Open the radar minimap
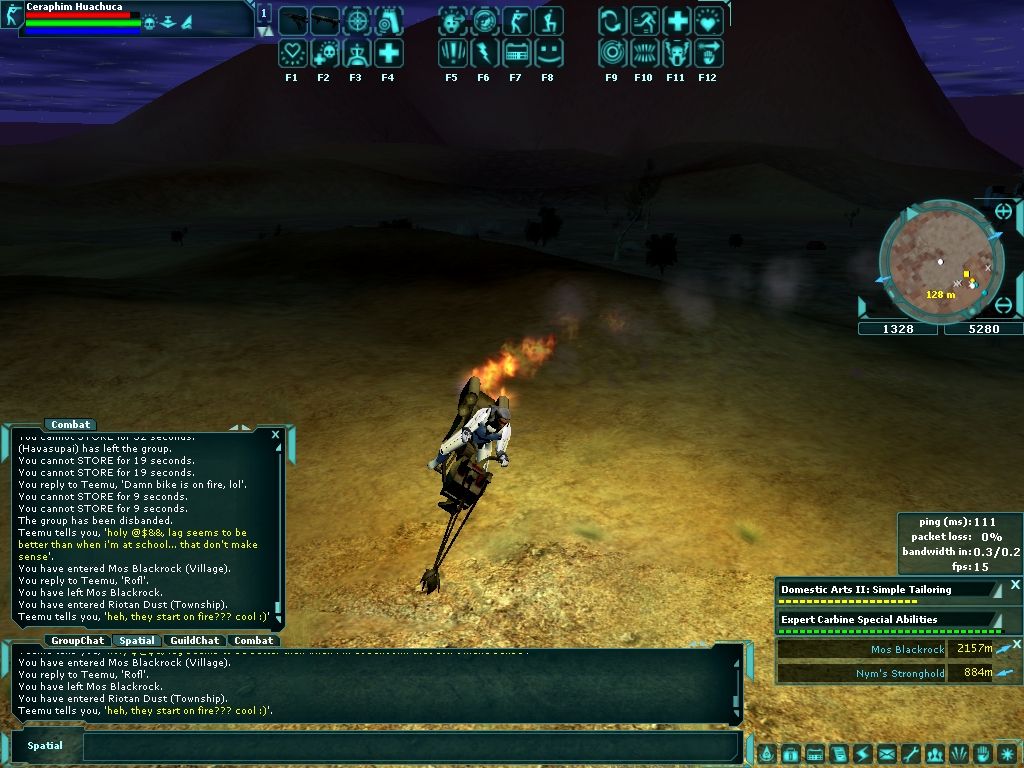 pos(940,262)
